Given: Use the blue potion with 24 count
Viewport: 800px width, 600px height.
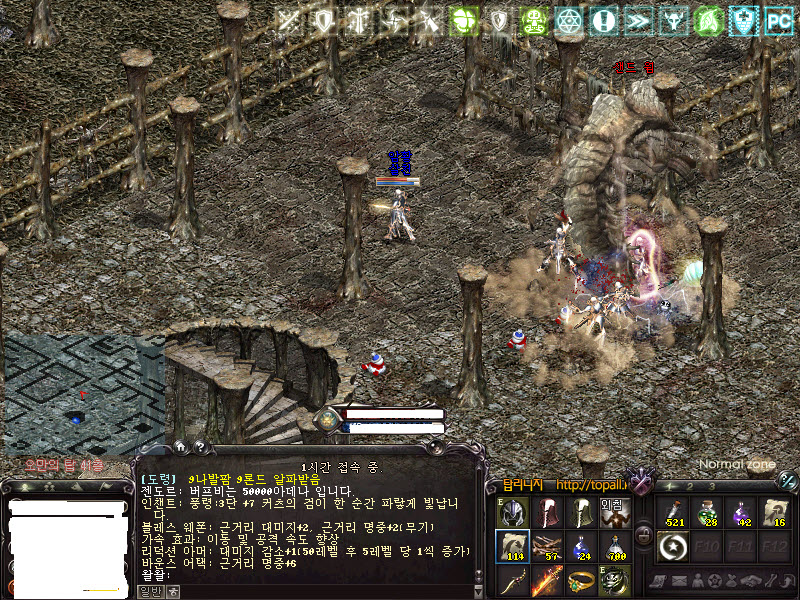Looking at the screenshot, I should [581, 546].
